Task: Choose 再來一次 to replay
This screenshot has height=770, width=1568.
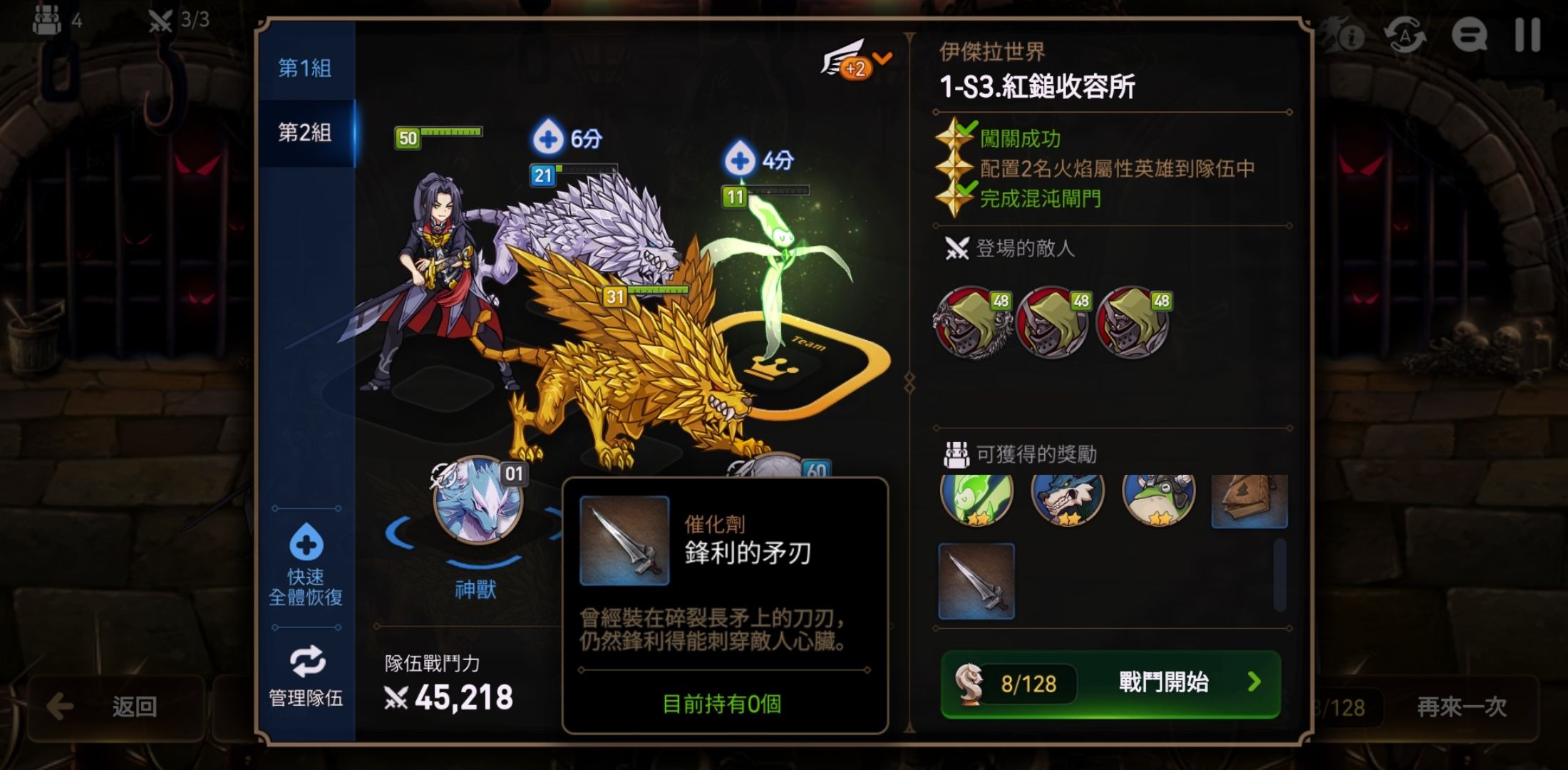Action: click(1461, 707)
